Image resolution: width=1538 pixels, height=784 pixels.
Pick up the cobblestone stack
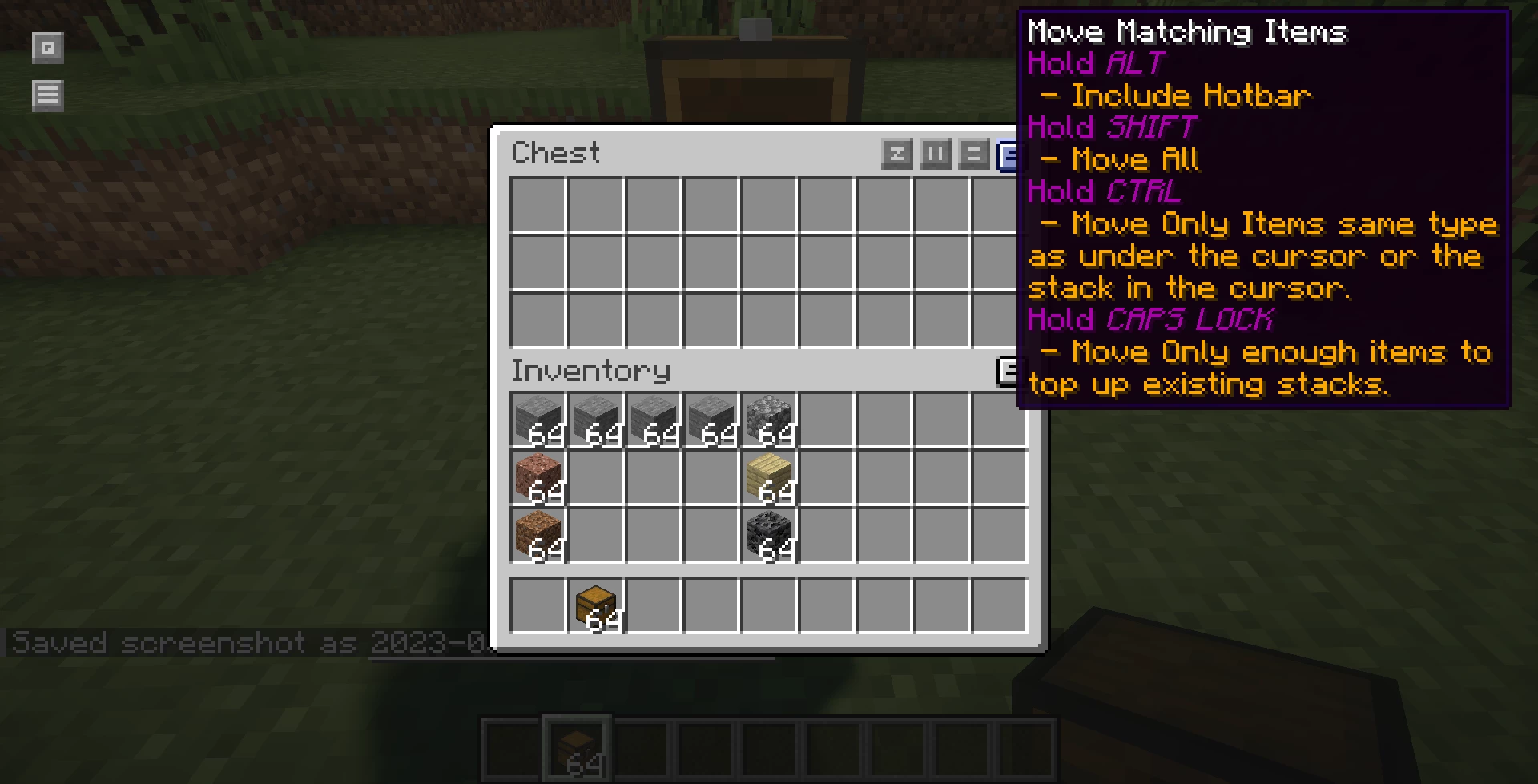[769, 420]
